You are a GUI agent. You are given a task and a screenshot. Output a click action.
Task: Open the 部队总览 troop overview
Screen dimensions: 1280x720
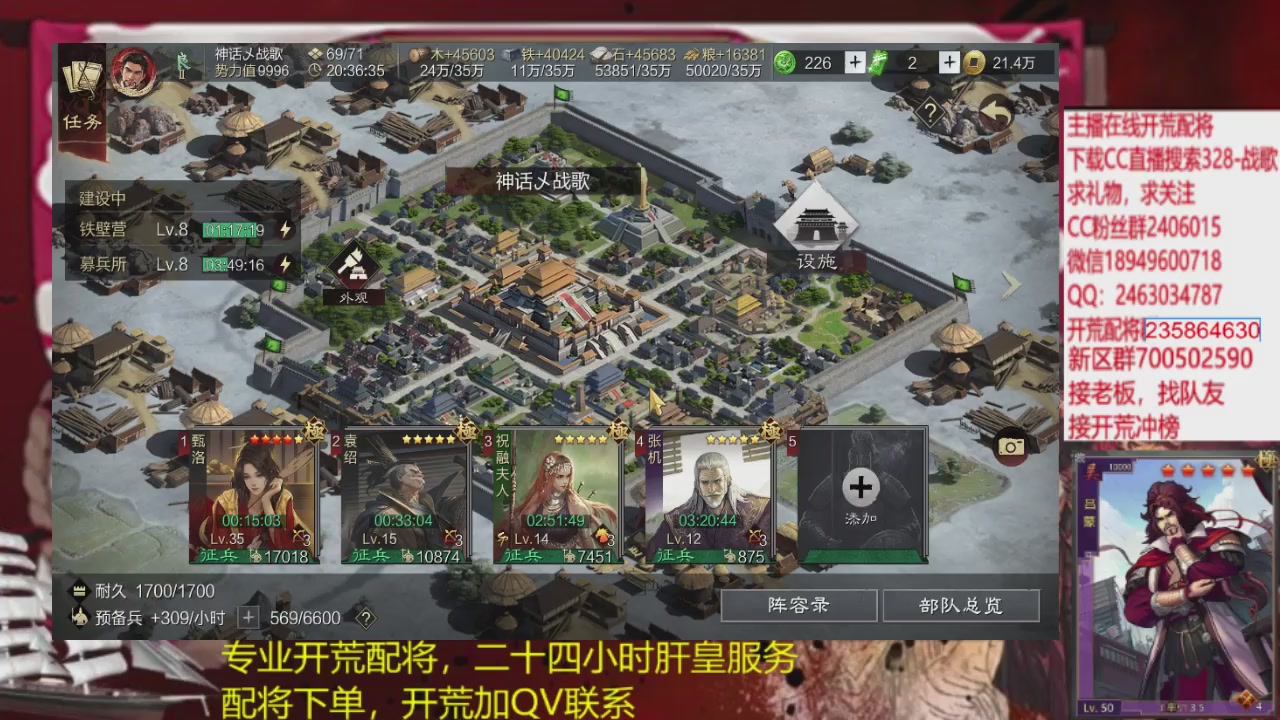[960, 605]
